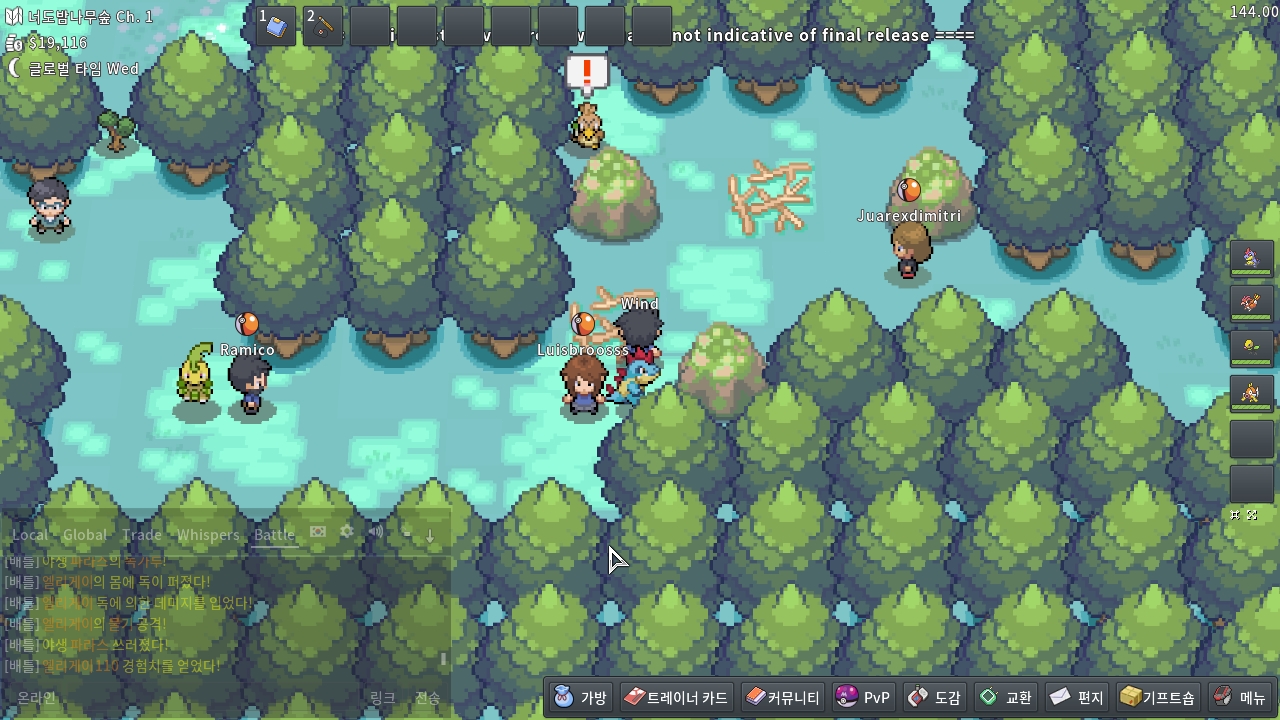
Task: Open the 편지 mail menu
Action: (1077, 697)
